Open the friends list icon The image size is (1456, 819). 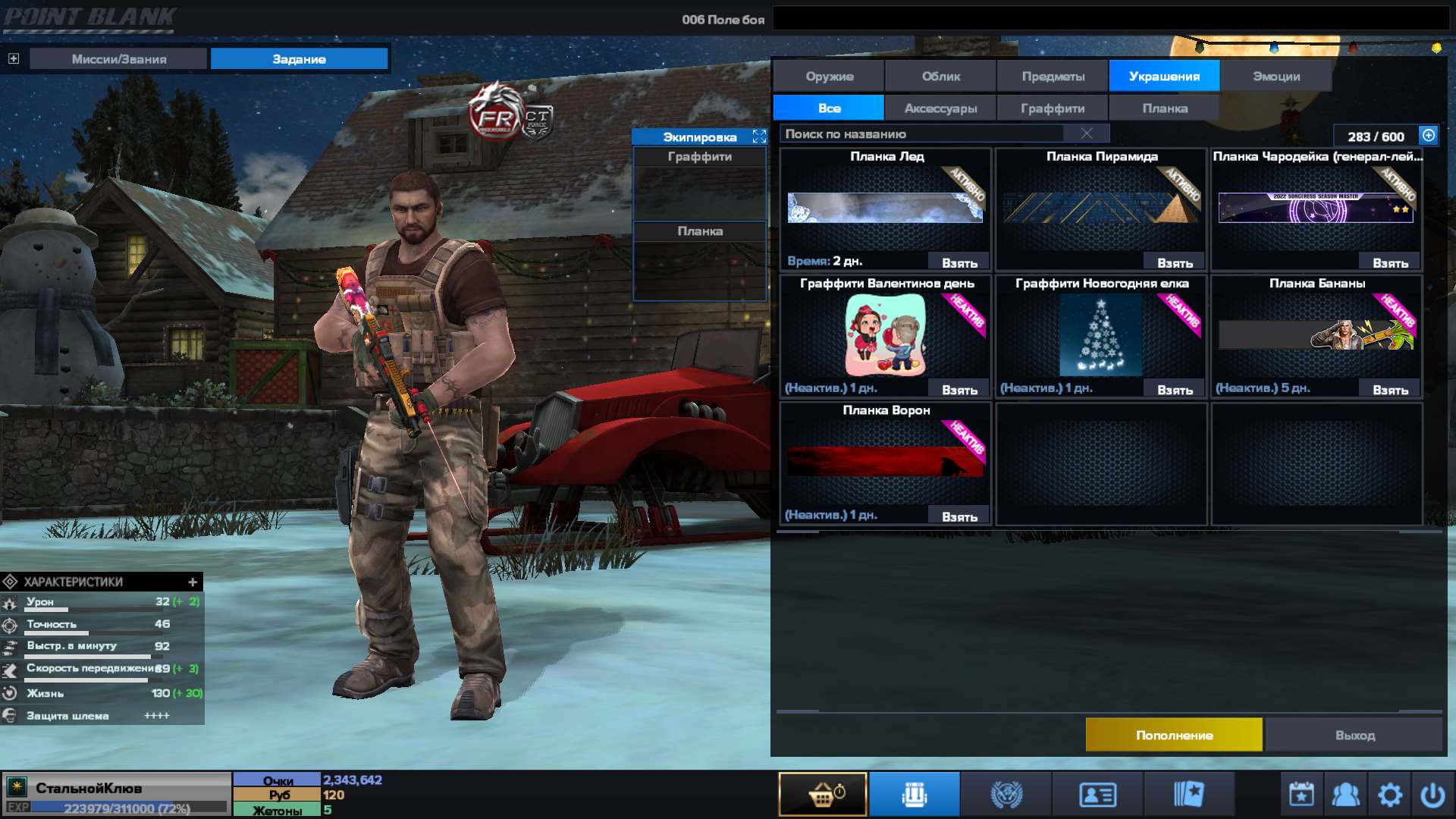pyautogui.click(x=1345, y=793)
